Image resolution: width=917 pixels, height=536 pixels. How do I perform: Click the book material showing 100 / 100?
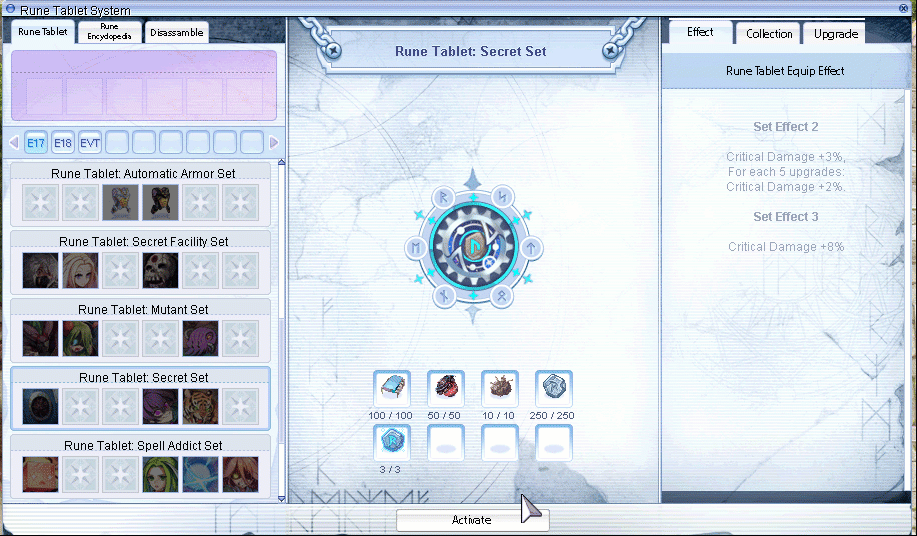(x=391, y=389)
